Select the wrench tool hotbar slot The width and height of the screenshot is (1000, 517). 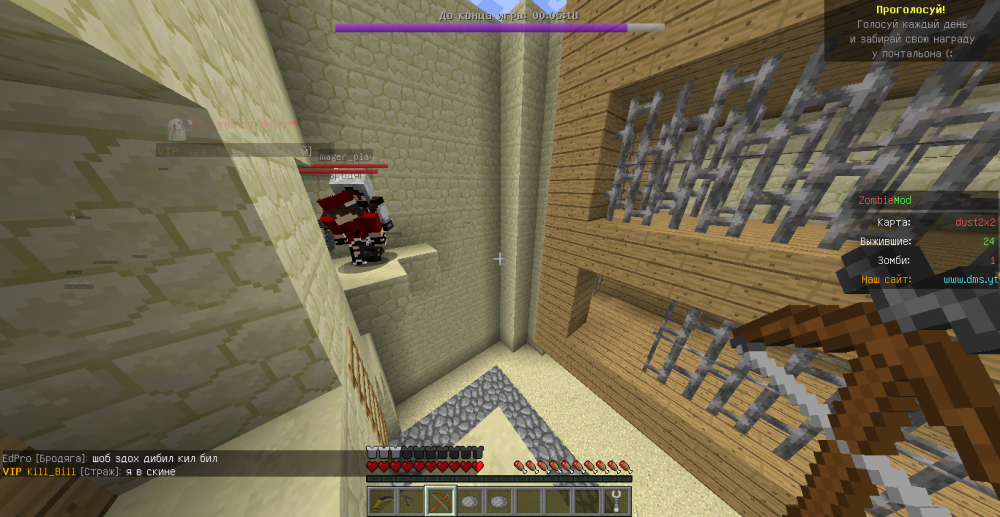coord(618,501)
